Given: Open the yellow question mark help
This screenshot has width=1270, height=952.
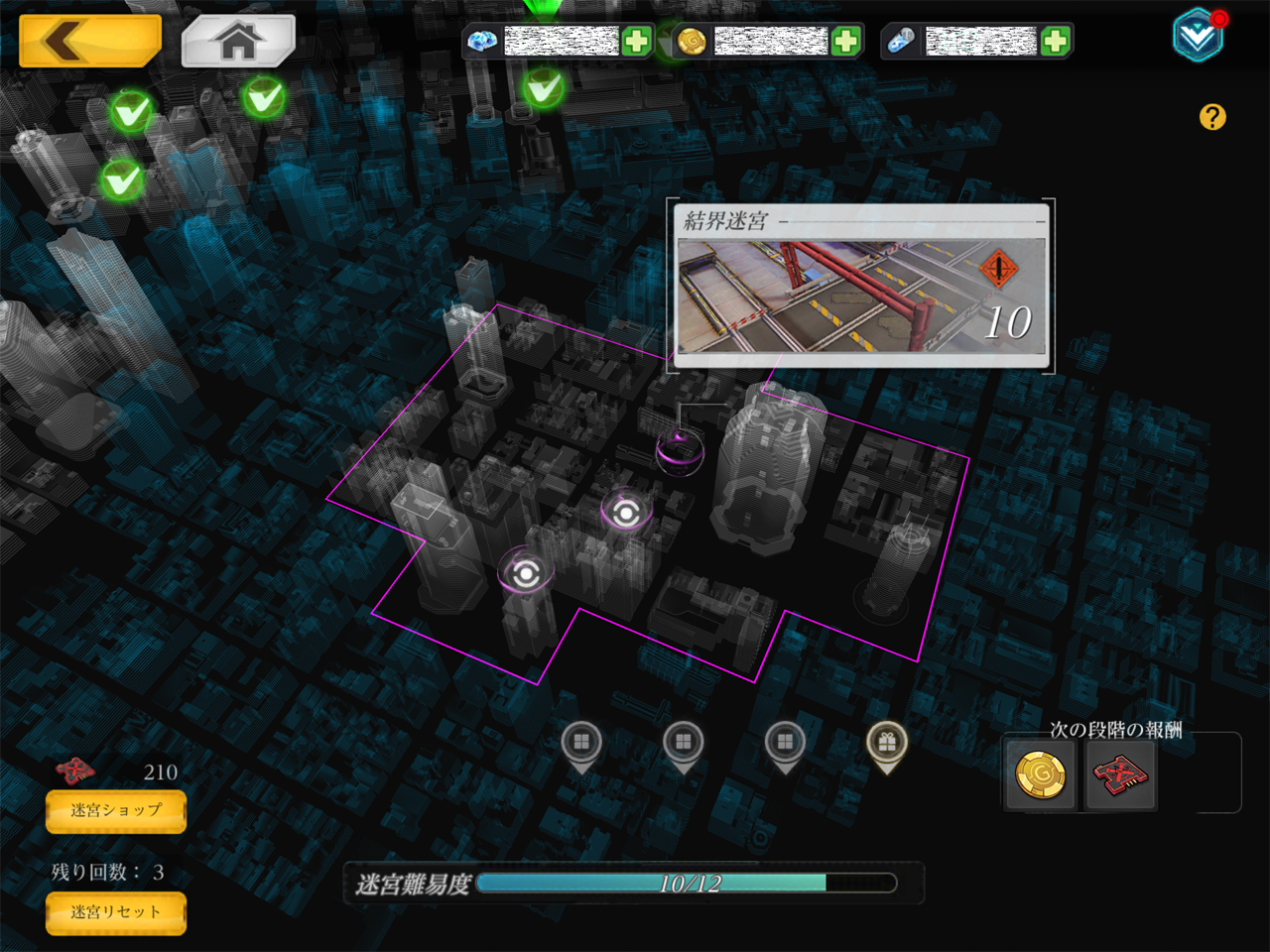Looking at the screenshot, I should [x=1212, y=117].
